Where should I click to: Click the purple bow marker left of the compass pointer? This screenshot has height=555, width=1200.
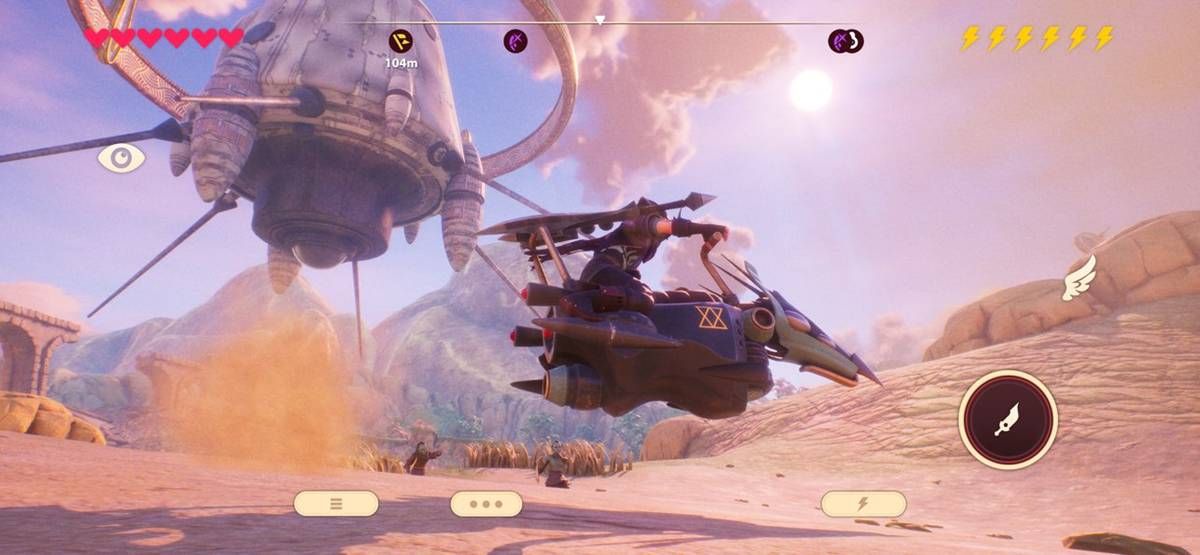pos(516,41)
